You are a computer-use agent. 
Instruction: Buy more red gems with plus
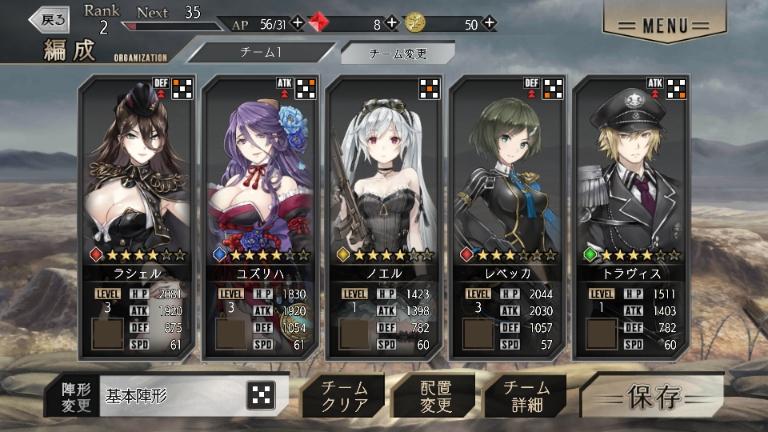point(391,23)
